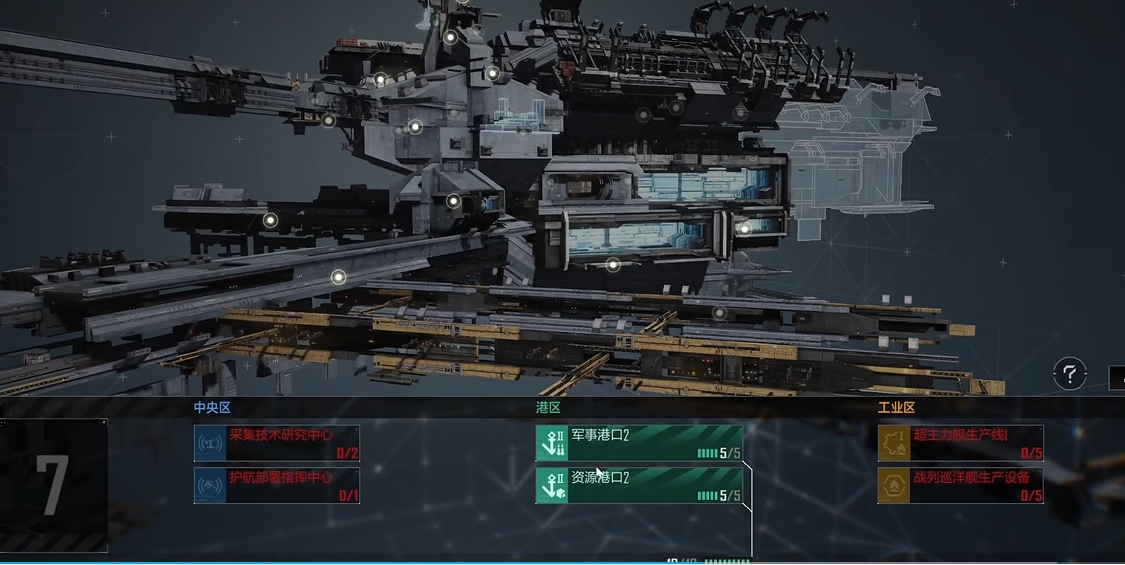Open the 资源港口2 module
This screenshot has height=565, width=1125.
pyautogui.click(x=640, y=485)
